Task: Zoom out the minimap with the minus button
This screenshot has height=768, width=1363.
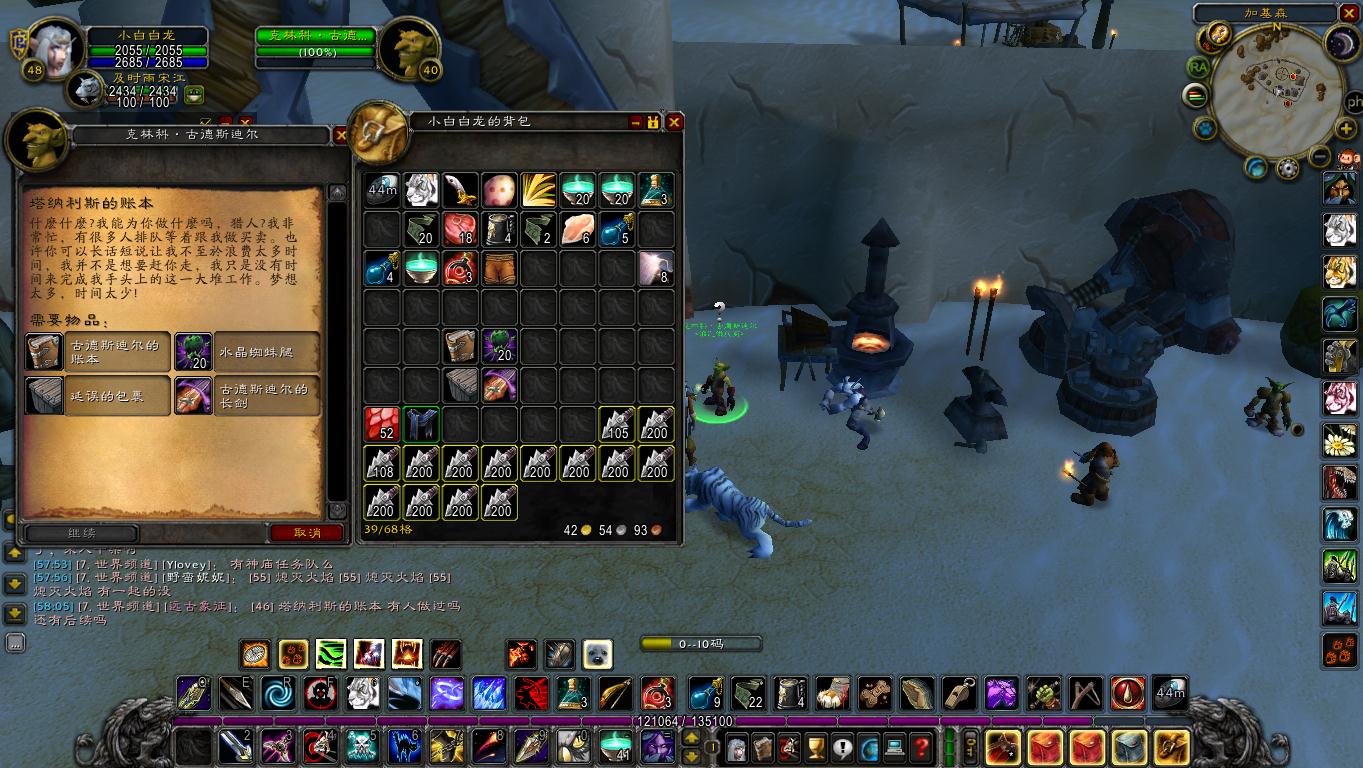Action: pyautogui.click(x=1319, y=156)
